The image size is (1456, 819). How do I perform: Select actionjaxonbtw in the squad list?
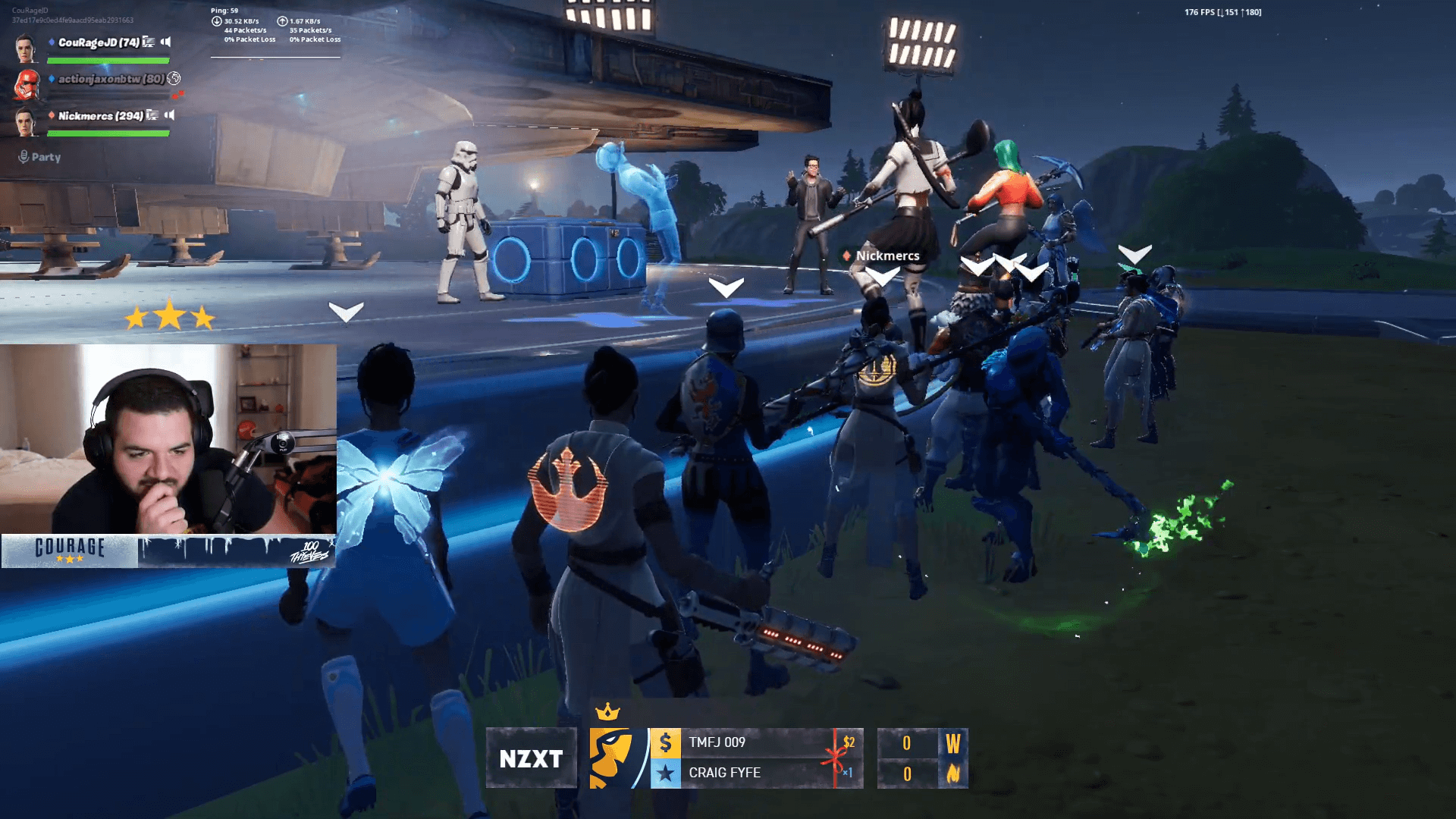(111, 79)
